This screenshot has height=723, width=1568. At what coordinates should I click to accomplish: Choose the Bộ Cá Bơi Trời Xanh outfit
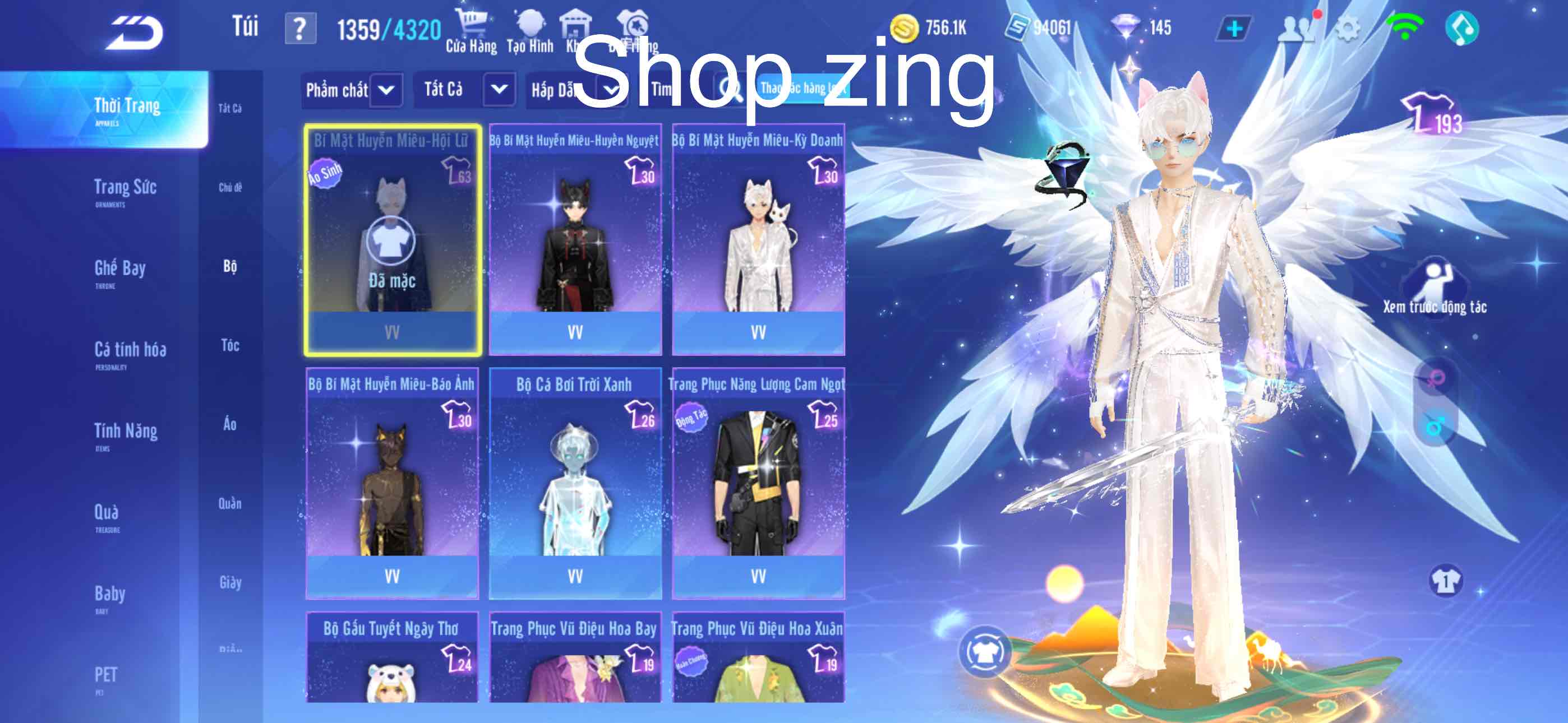click(x=575, y=484)
